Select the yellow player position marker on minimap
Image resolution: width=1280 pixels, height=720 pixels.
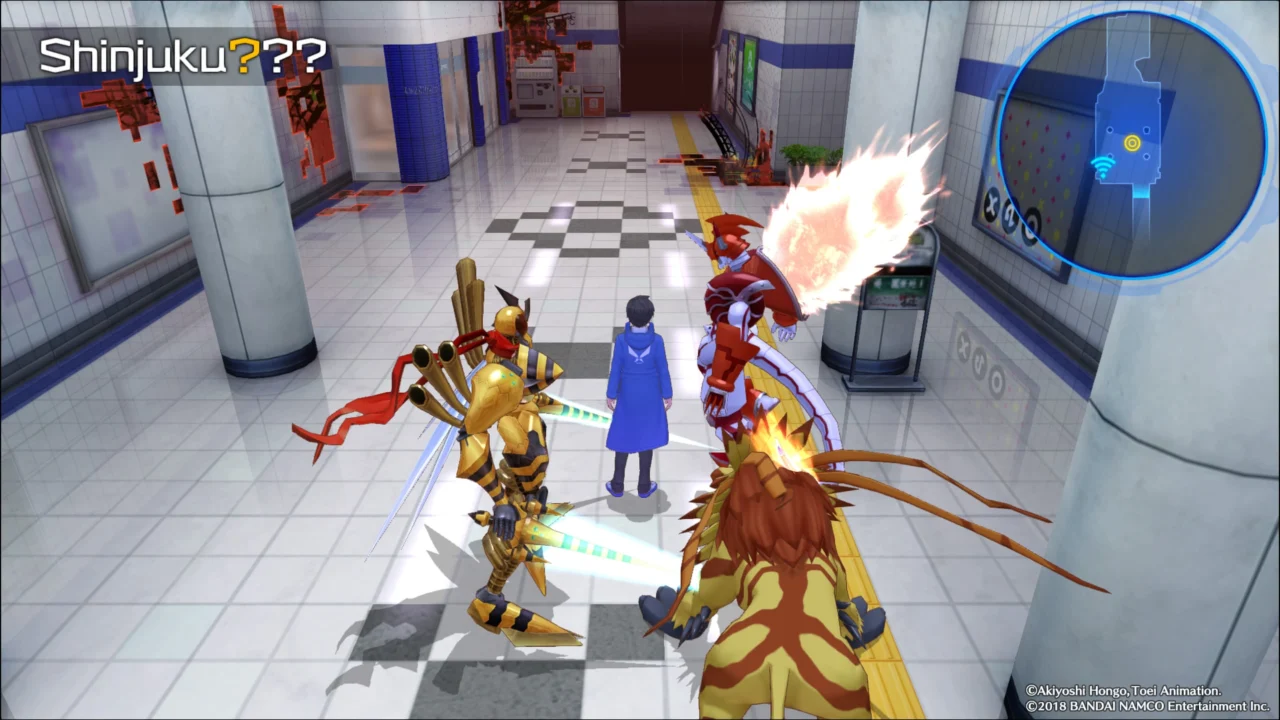(1132, 143)
